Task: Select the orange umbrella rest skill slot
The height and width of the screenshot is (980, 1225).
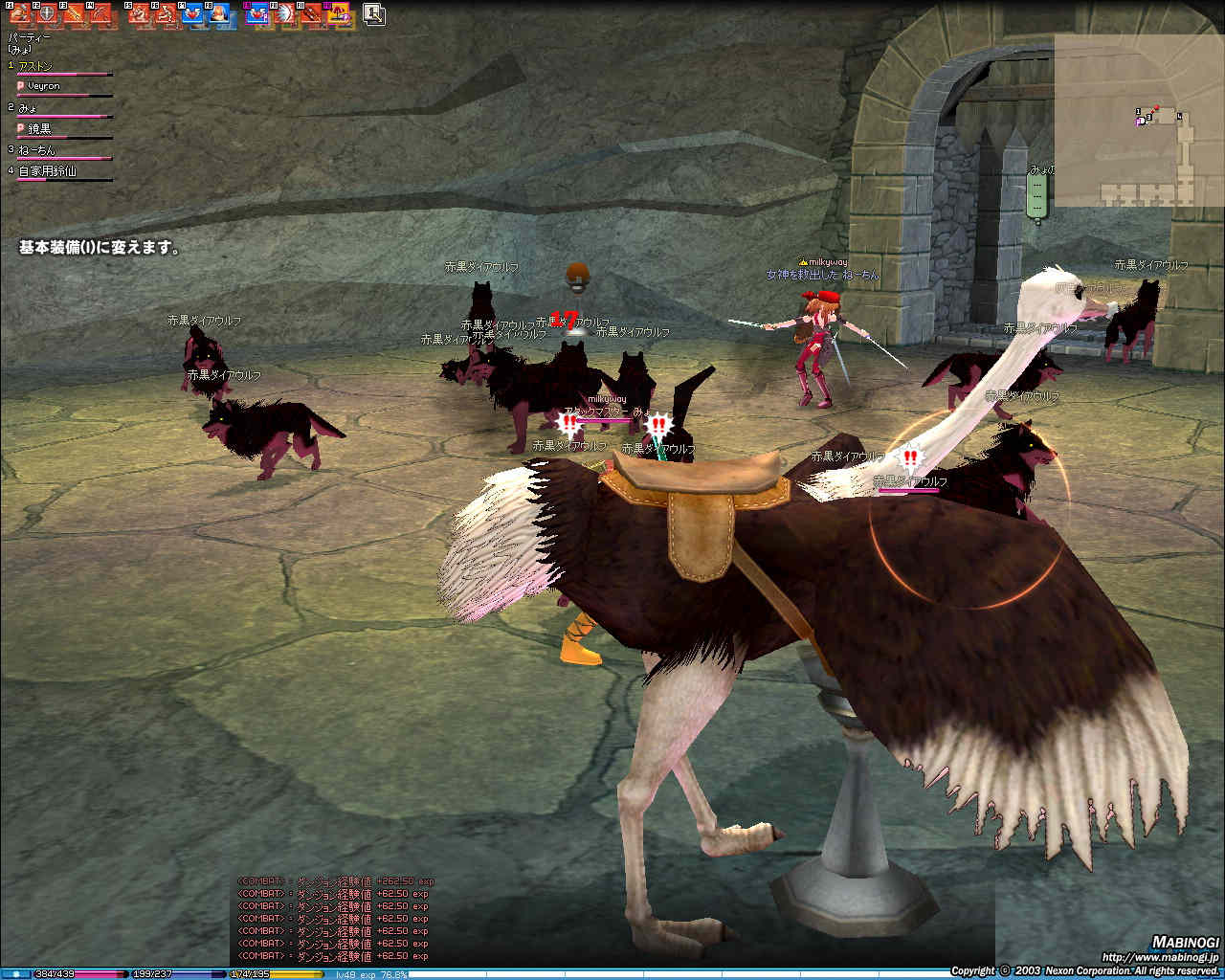Action: [340, 14]
